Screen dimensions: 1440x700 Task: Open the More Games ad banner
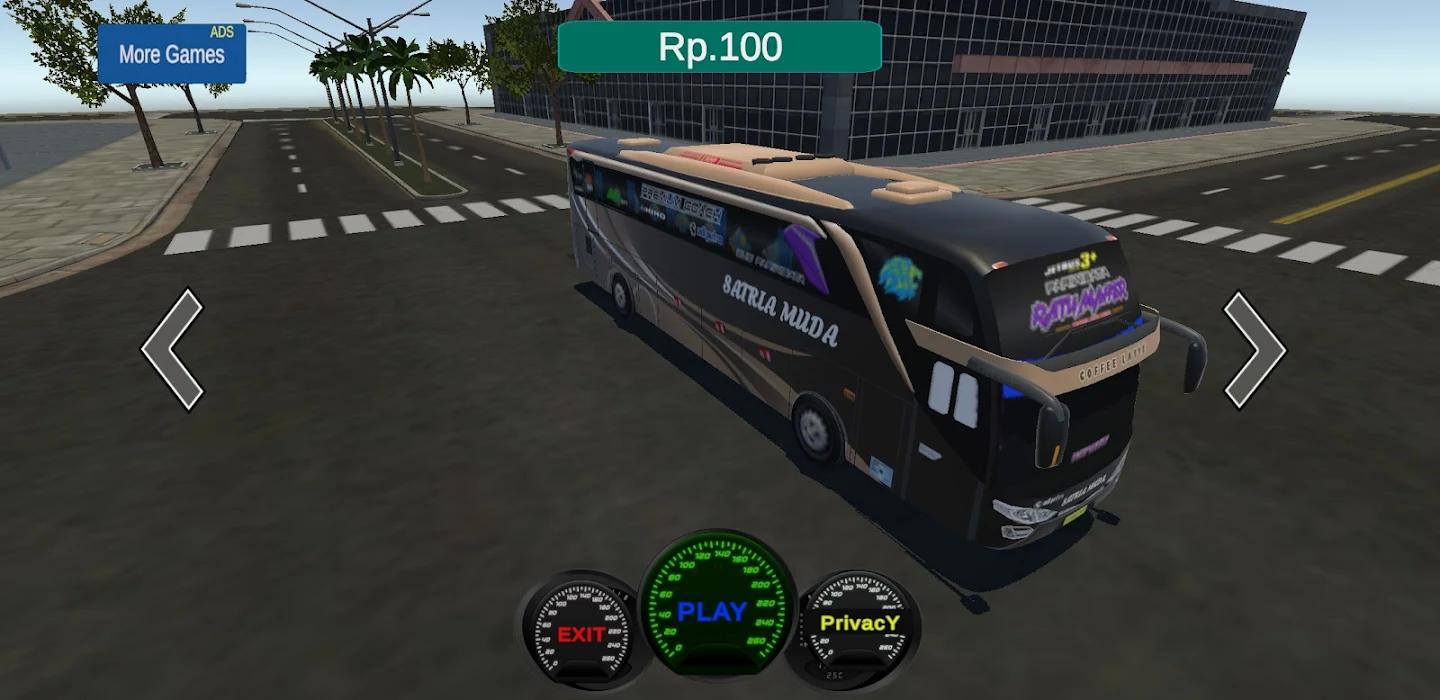coord(172,54)
